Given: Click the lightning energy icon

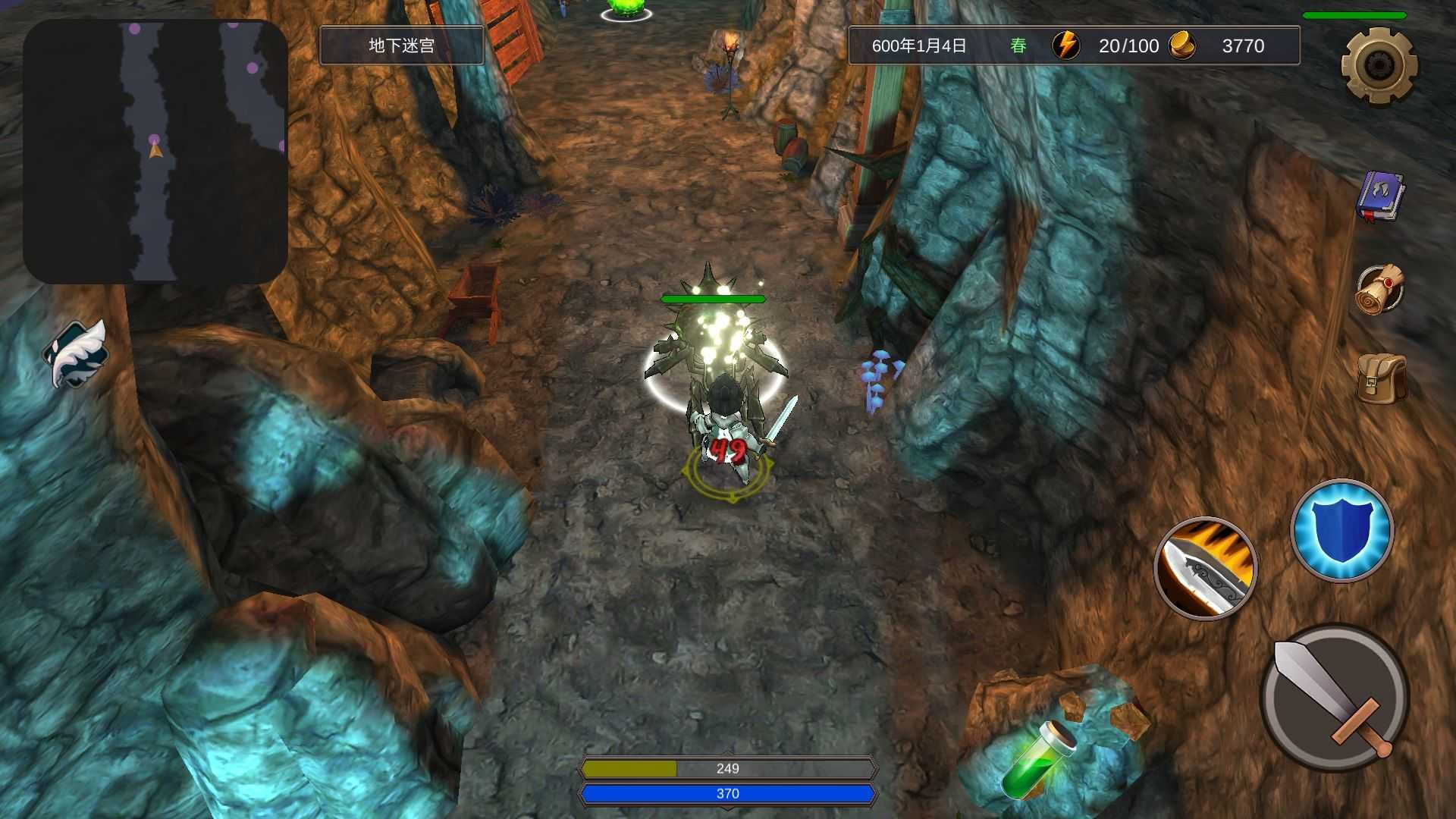Looking at the screenshot, I should [x=1065, y=45].
